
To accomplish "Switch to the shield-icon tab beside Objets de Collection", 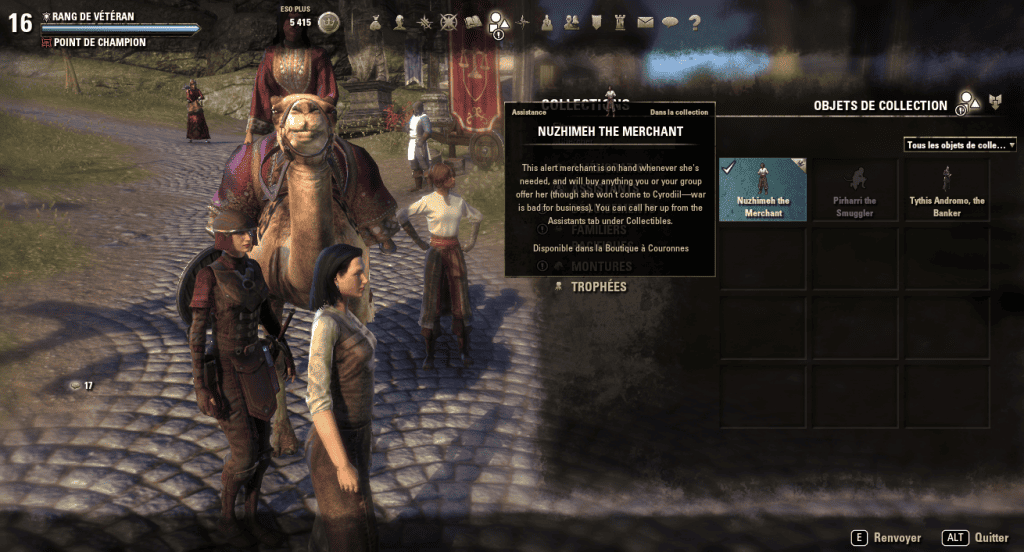I will click(995, 103).
